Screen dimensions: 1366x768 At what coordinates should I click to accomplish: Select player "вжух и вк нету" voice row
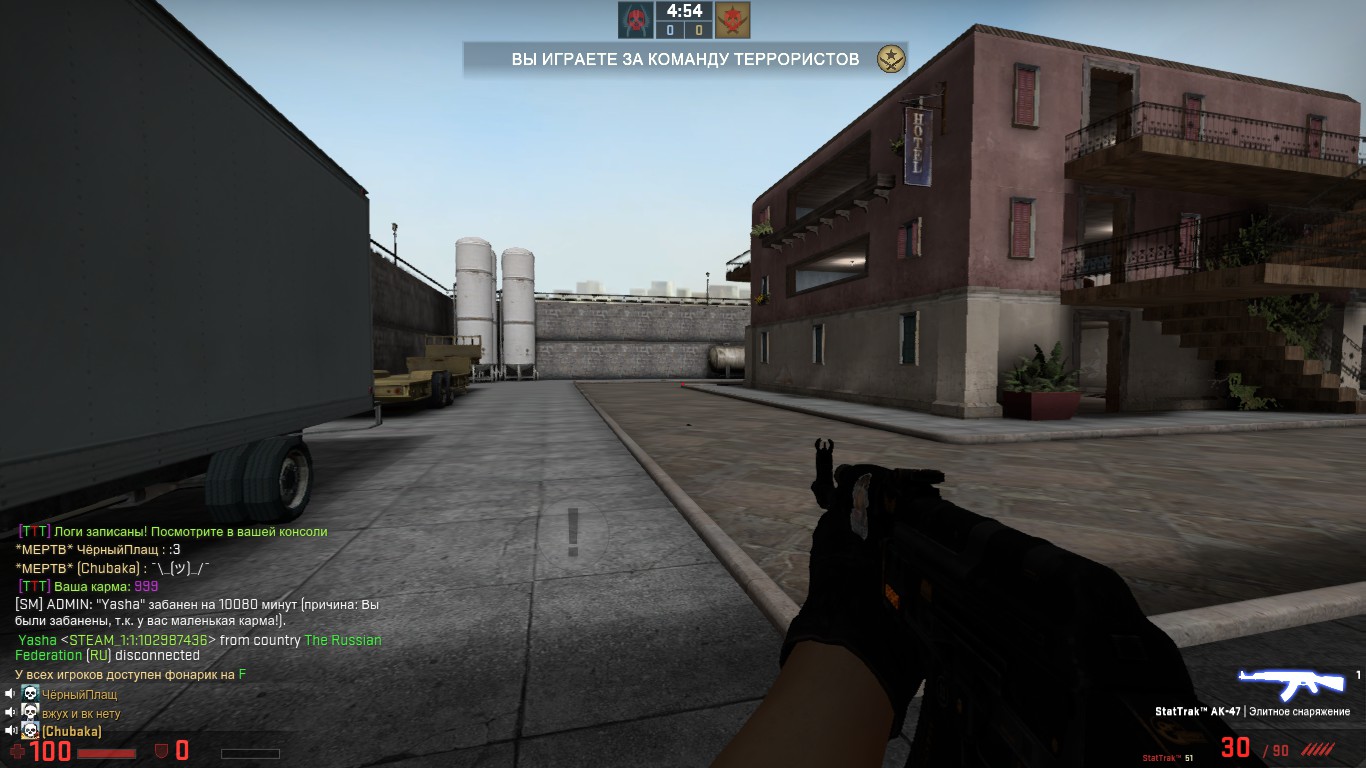[x=81, y=713]
